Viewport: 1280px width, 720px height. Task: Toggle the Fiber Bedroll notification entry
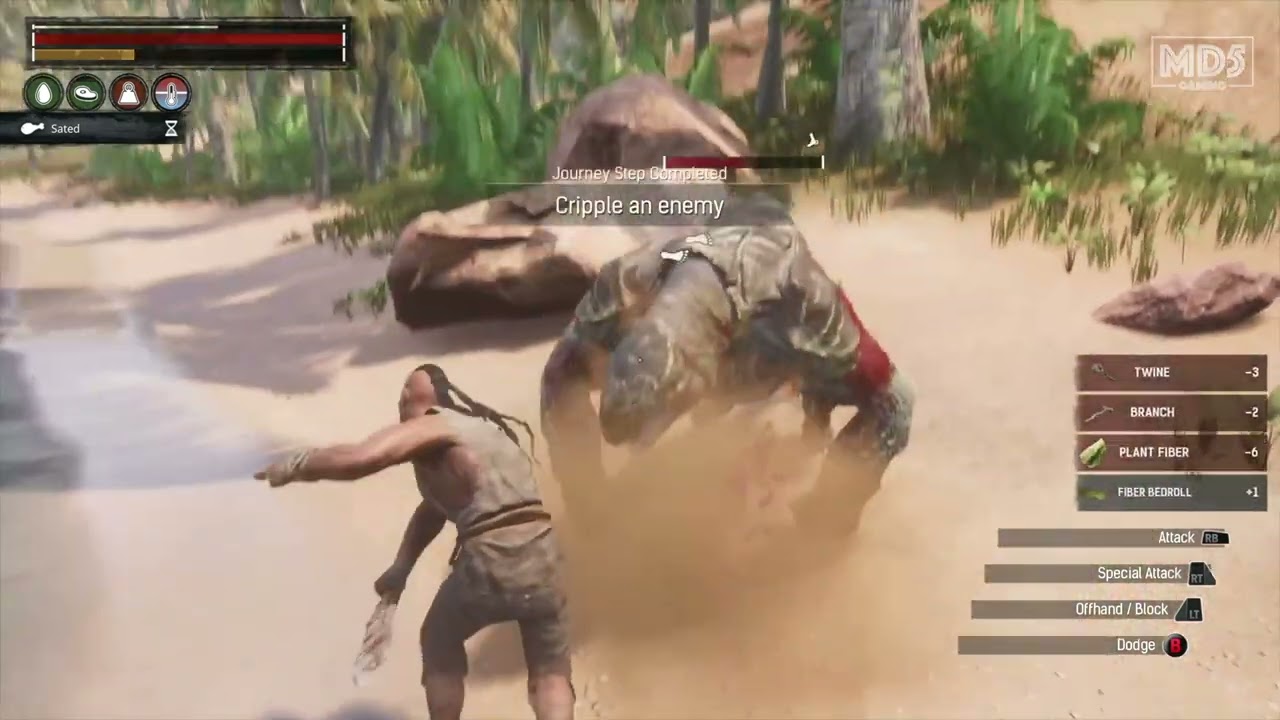[1170, 492]
